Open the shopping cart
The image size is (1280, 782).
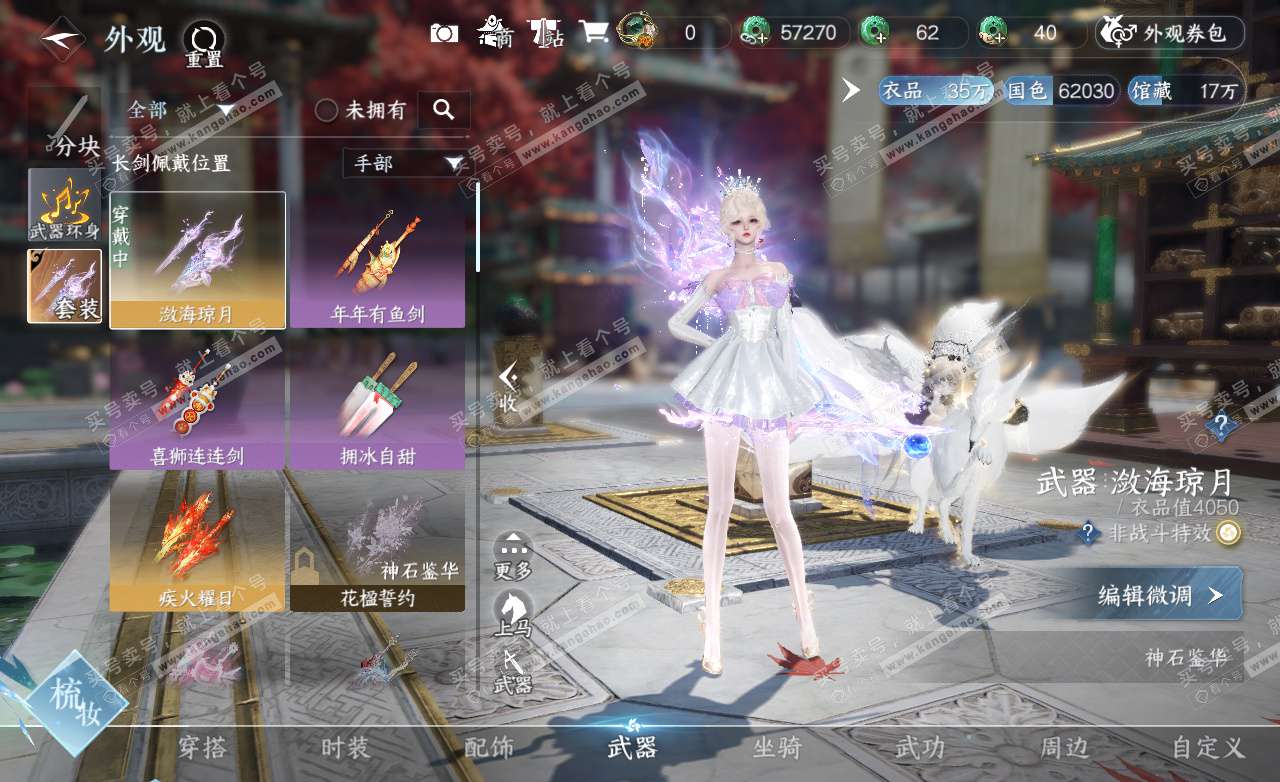tap(594, 33)
